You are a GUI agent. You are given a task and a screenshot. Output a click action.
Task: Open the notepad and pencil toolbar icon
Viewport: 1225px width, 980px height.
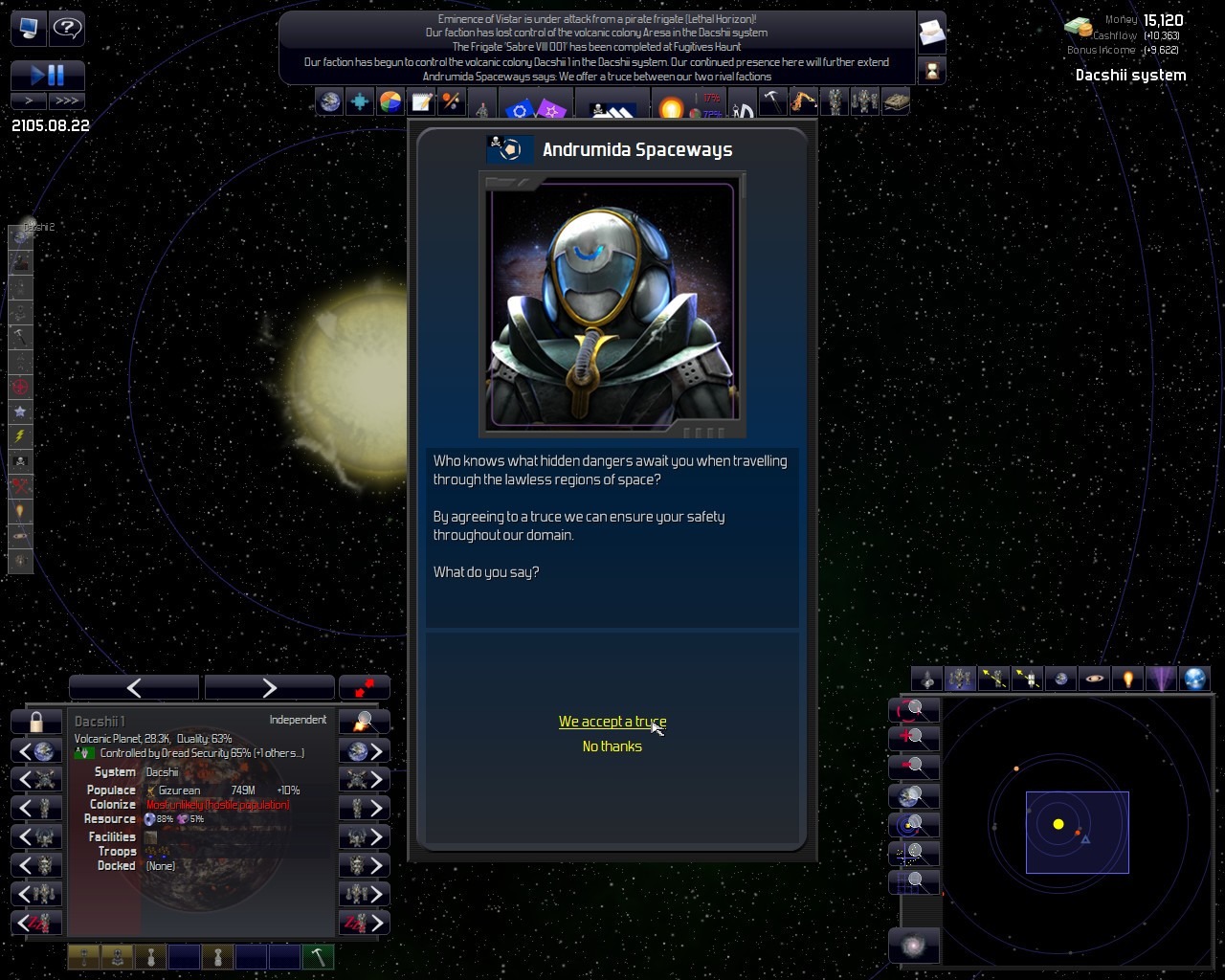coord(421,101)
